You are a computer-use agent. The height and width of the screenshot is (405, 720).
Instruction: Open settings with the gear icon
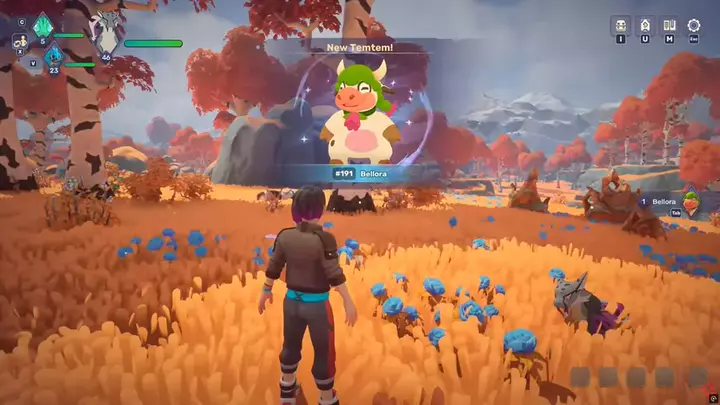click(694, 24)
